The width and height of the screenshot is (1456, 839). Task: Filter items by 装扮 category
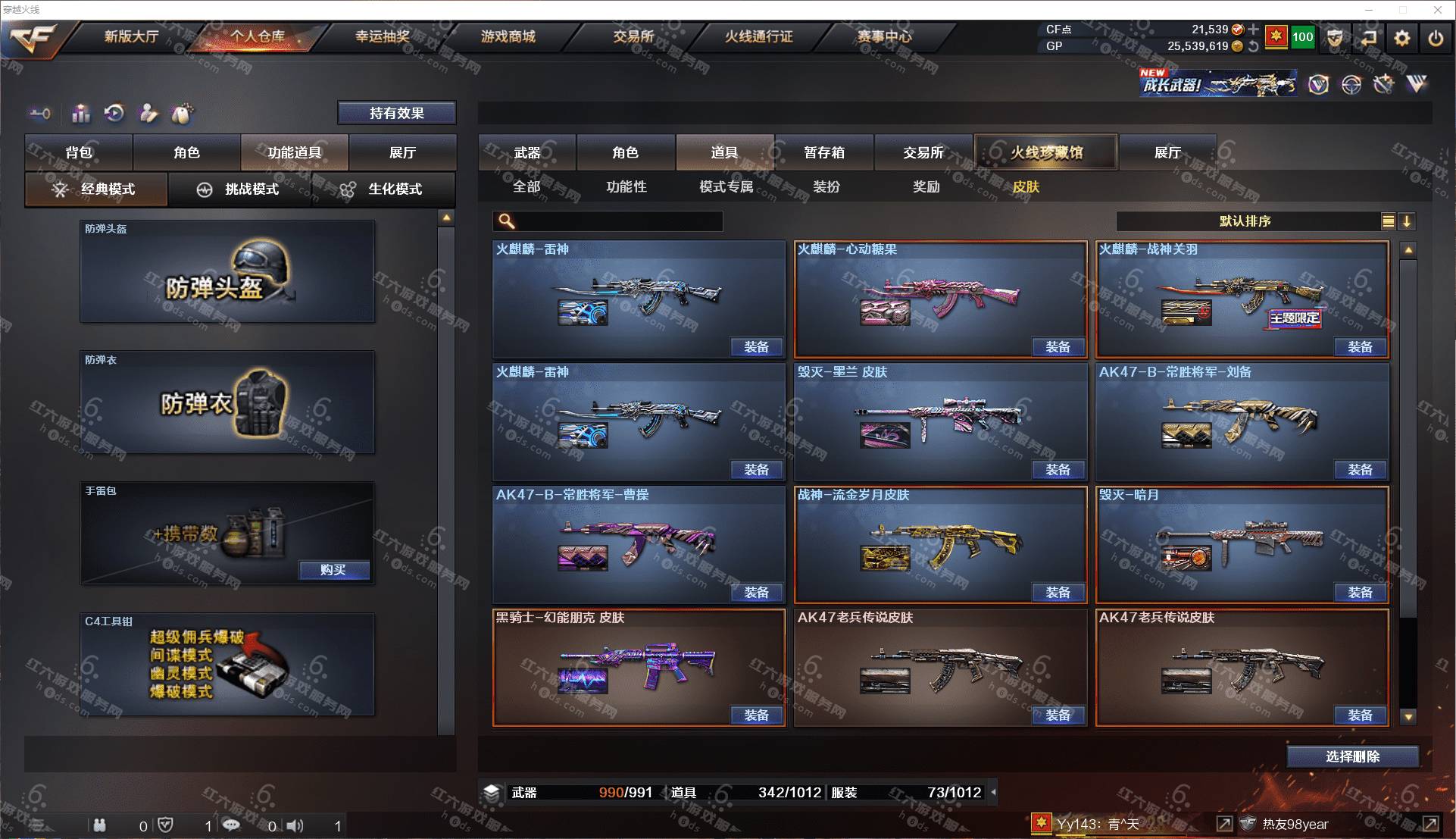point(826,186)
